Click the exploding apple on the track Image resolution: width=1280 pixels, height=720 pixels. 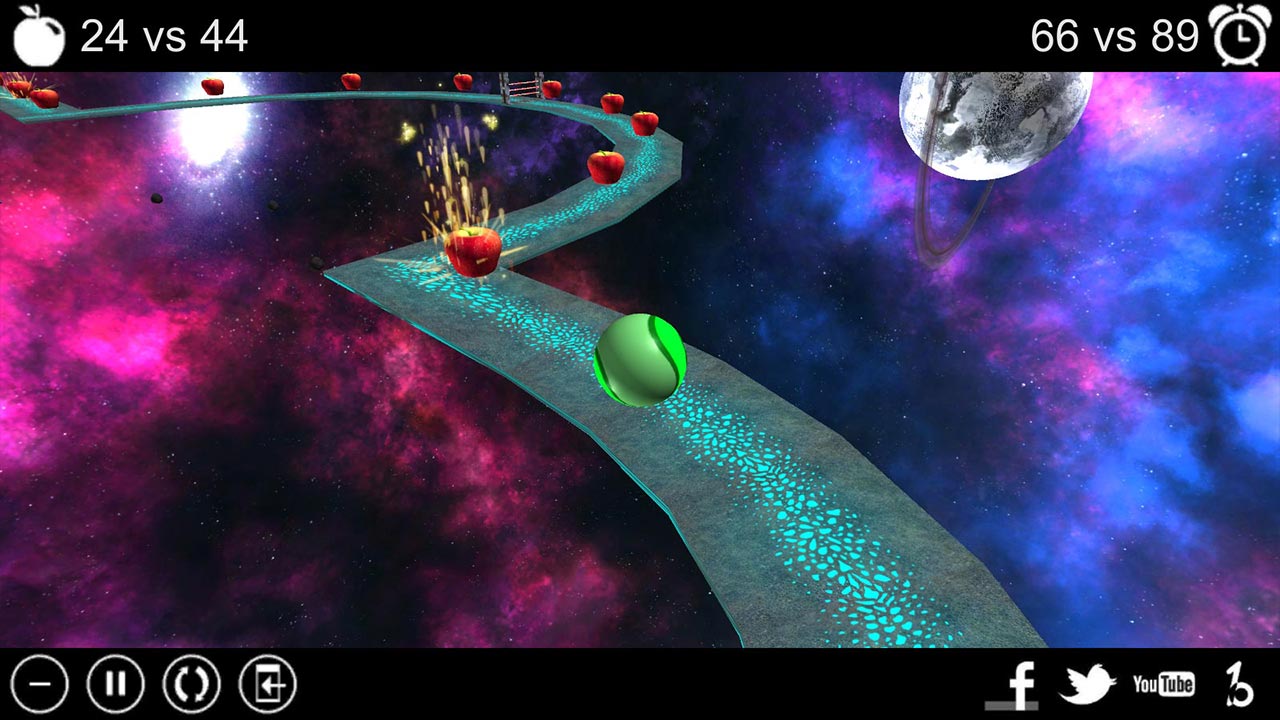coord(474,249)
